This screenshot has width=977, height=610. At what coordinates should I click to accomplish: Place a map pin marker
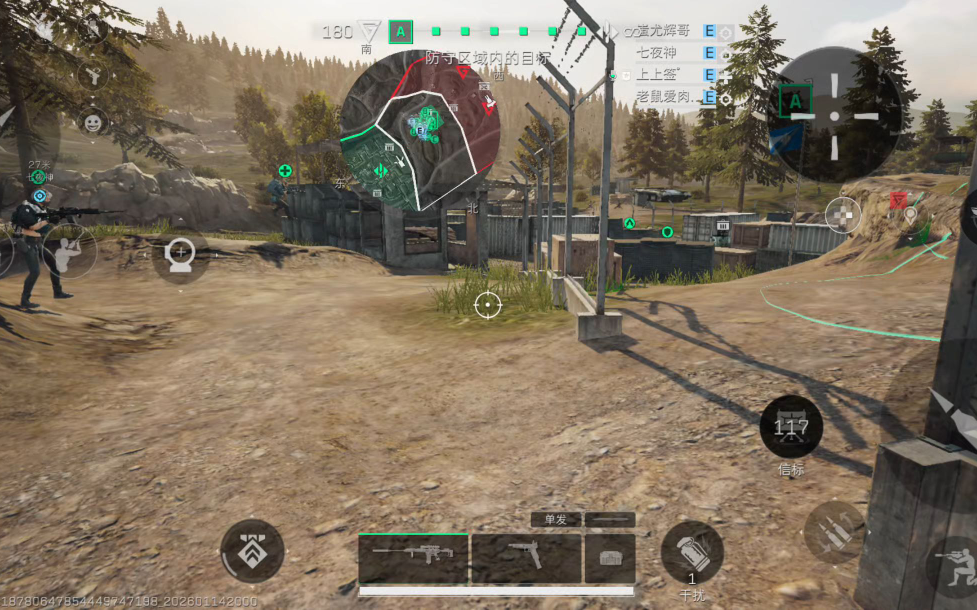[x=909, y=214]
